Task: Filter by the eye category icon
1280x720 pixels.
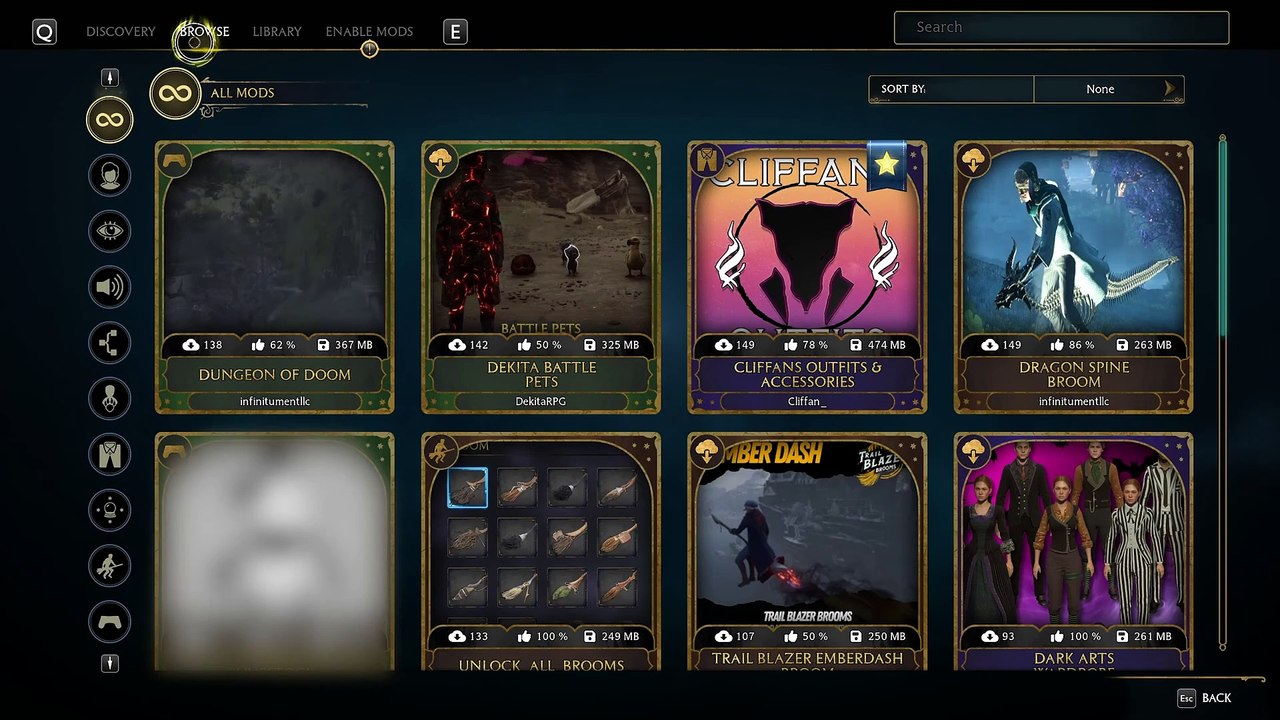Action: [110, 232]
